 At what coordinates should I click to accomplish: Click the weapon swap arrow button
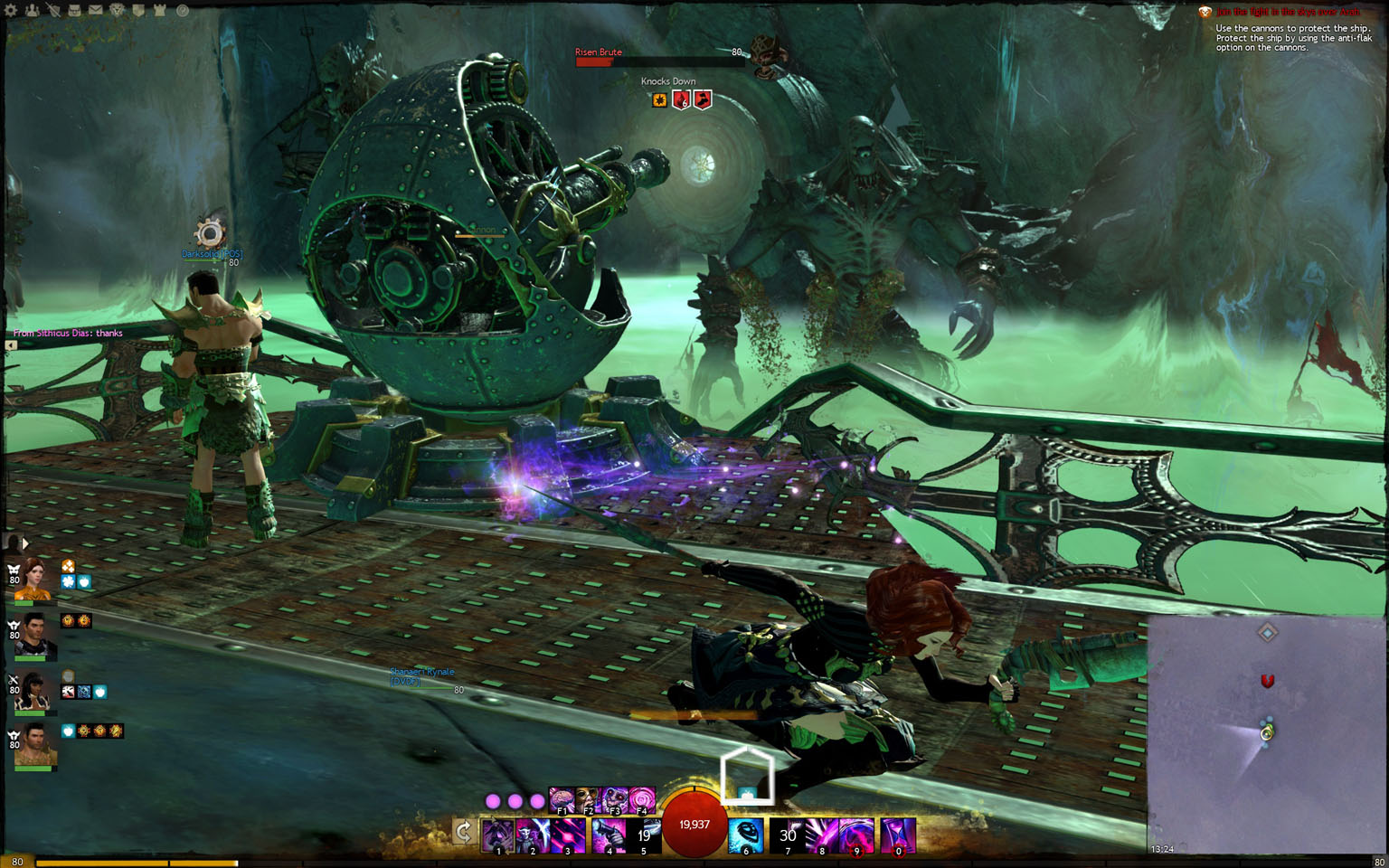464,832
